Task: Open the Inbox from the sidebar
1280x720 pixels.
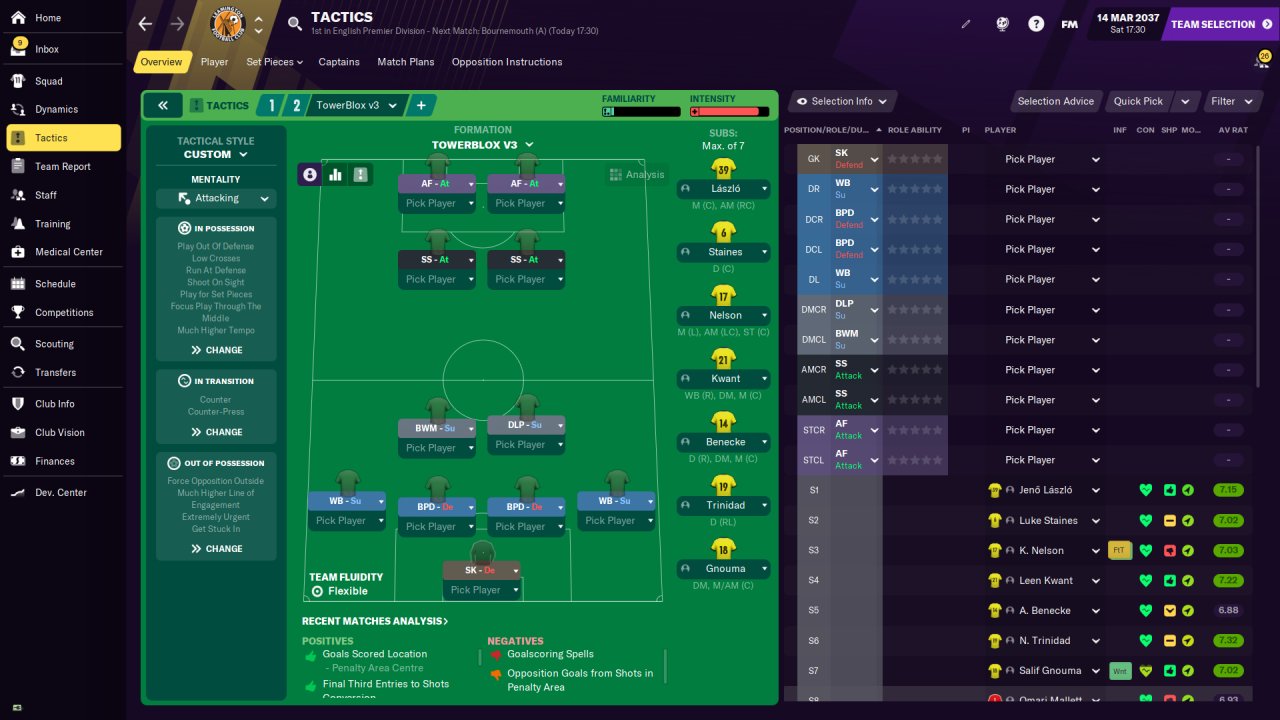Action: pyautogui.click(x=47, y=49)
